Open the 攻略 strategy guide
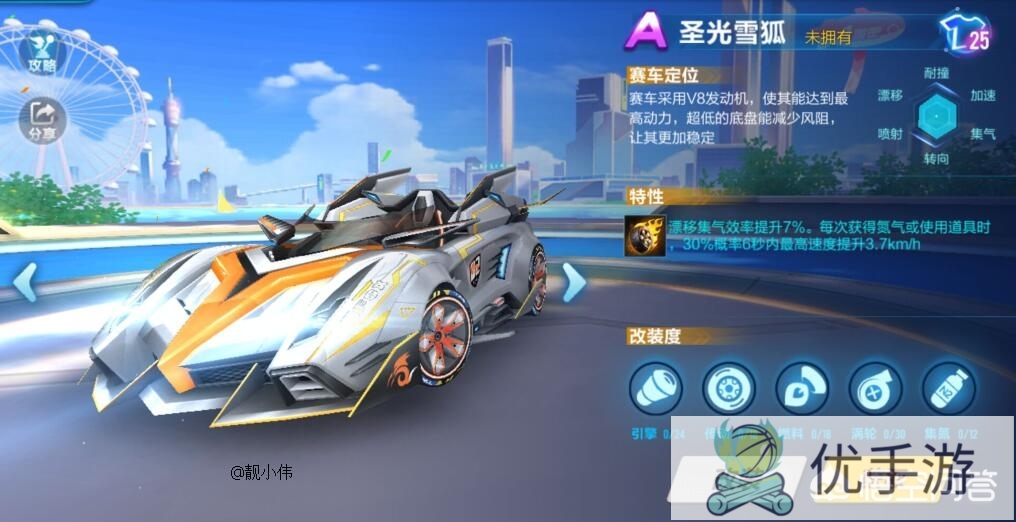The height and width of the screenshot is (522, 1016). pos(42,51)
